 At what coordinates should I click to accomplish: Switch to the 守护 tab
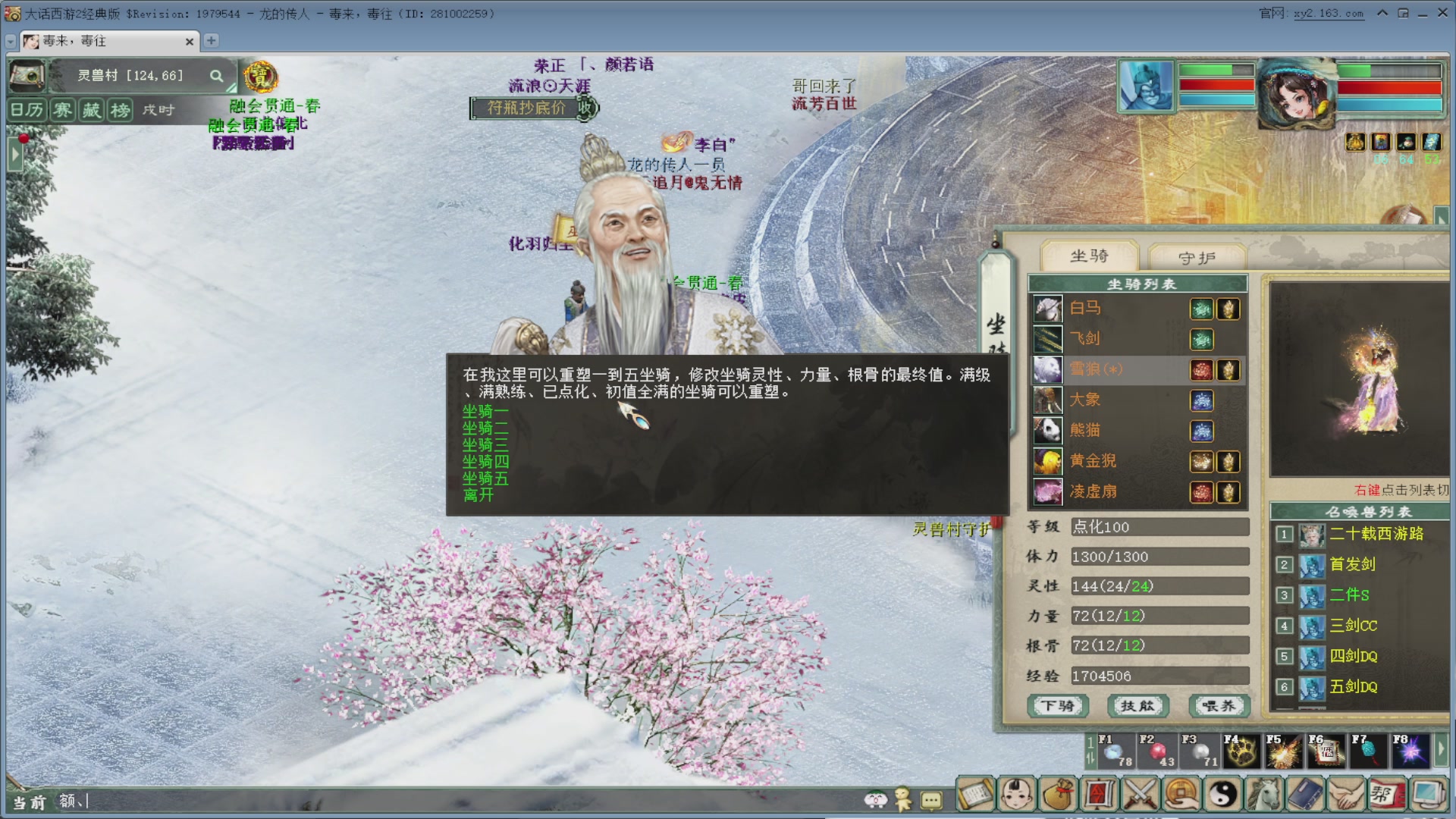[1197, 257]
